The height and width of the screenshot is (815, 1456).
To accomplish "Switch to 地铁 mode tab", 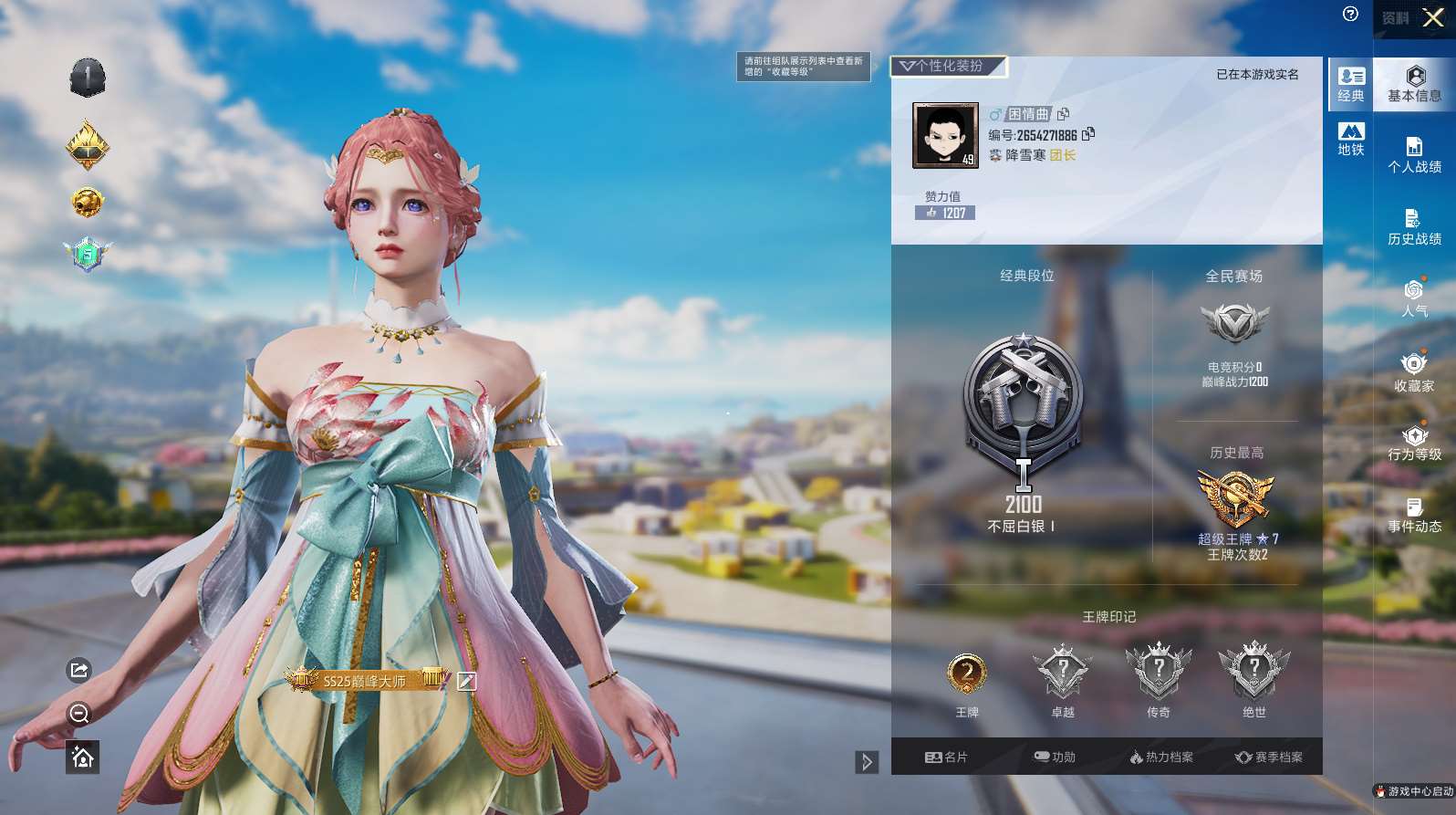I will click(x=1351, y=139).
